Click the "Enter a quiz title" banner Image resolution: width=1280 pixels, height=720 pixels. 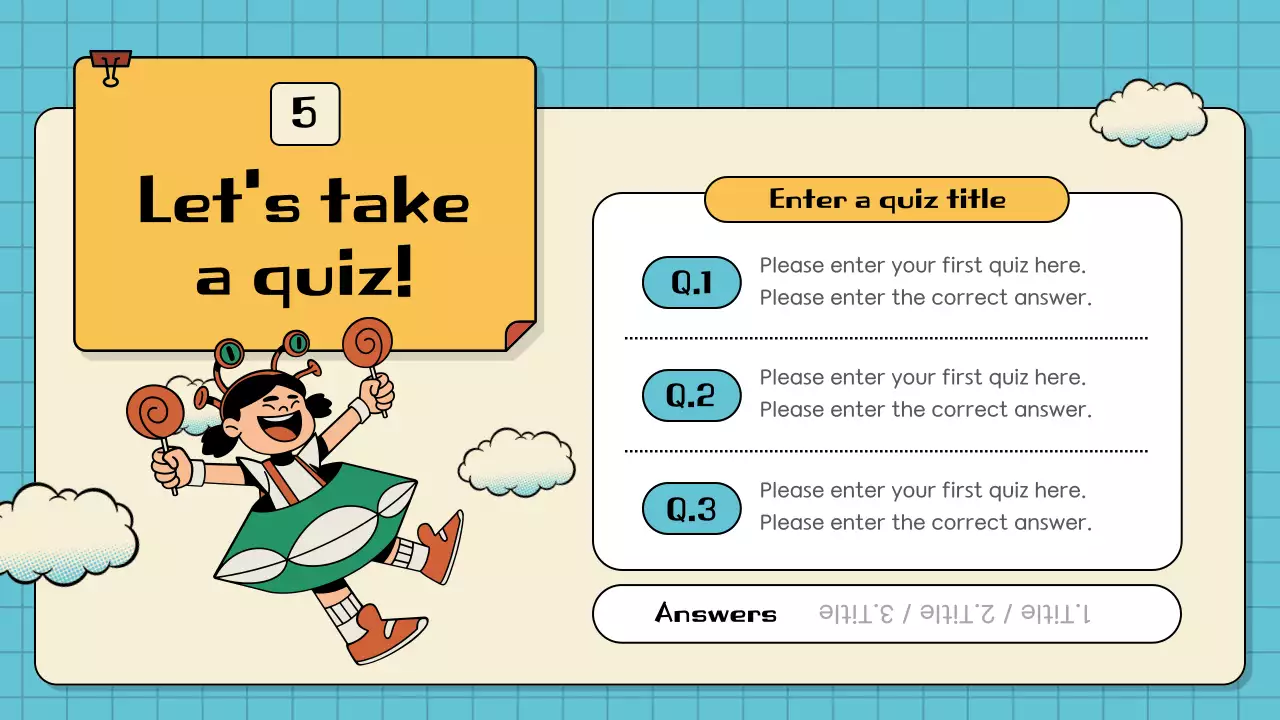(x=886, y=200)
